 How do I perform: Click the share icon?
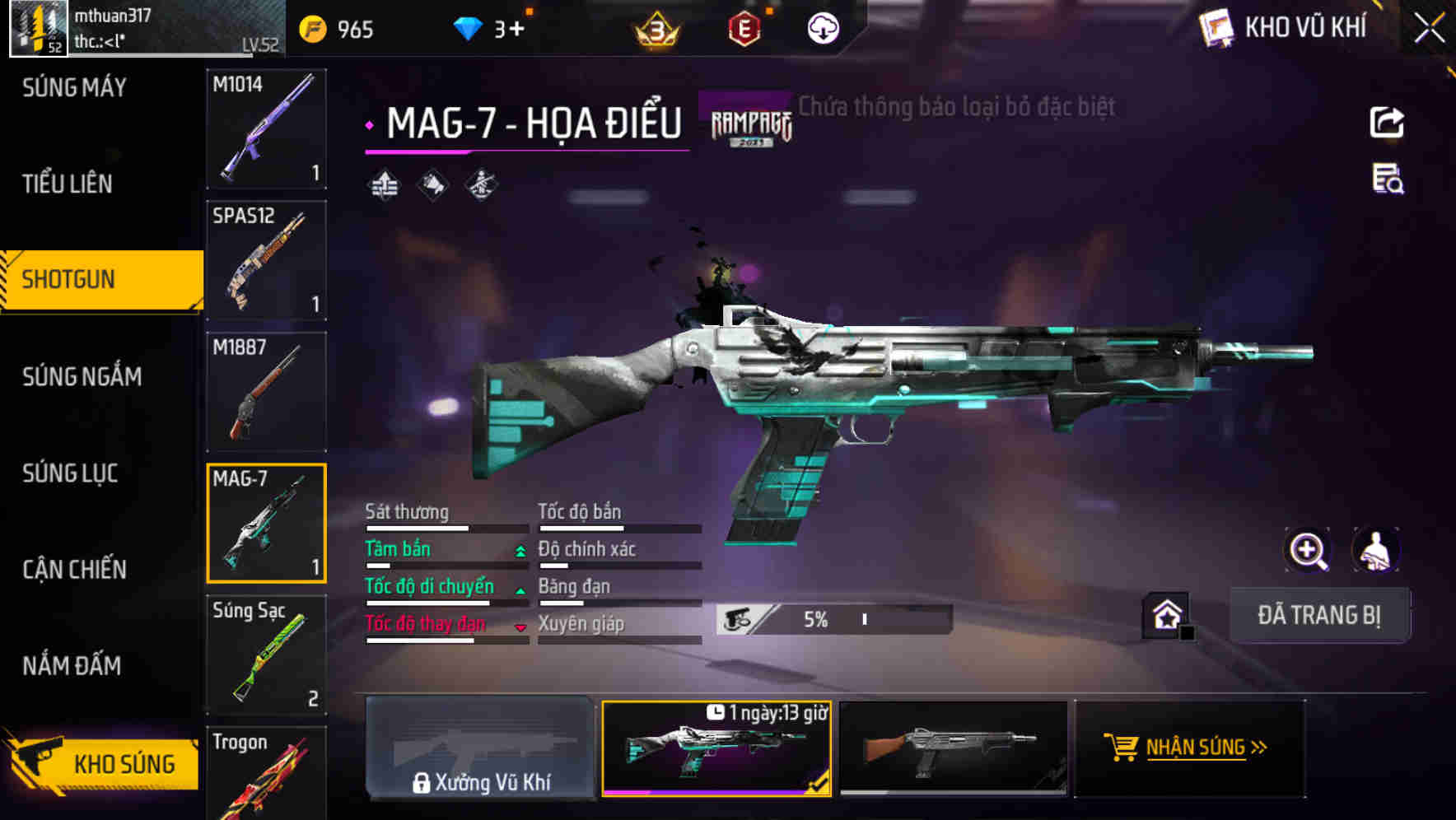click(x=1387, y=123)
